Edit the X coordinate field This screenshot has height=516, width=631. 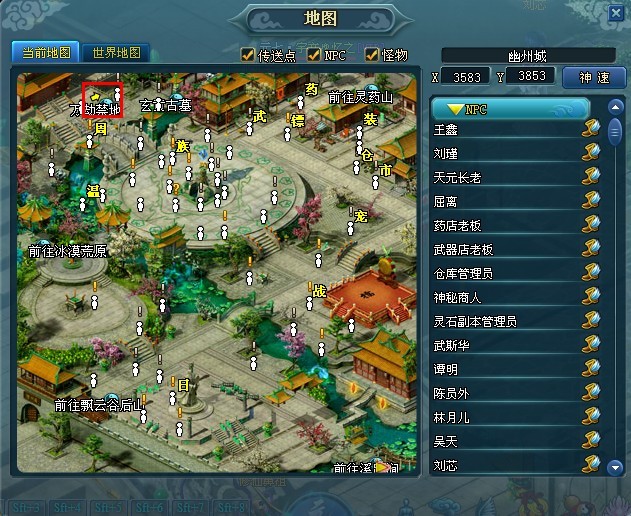click(470, 76)
